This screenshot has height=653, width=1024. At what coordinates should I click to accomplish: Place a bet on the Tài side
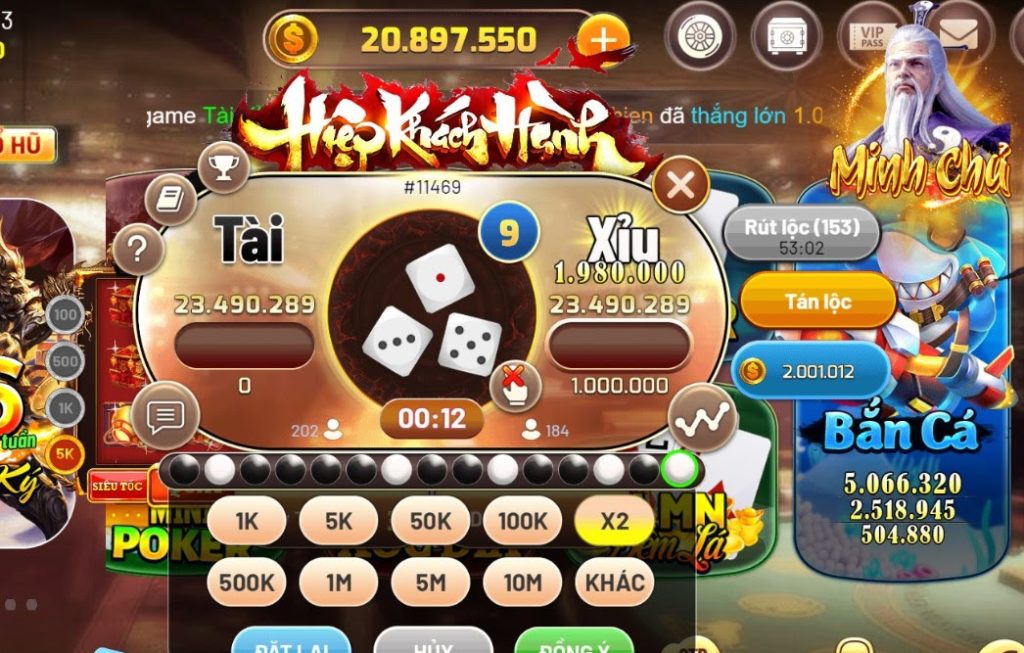tap(244, 346)
